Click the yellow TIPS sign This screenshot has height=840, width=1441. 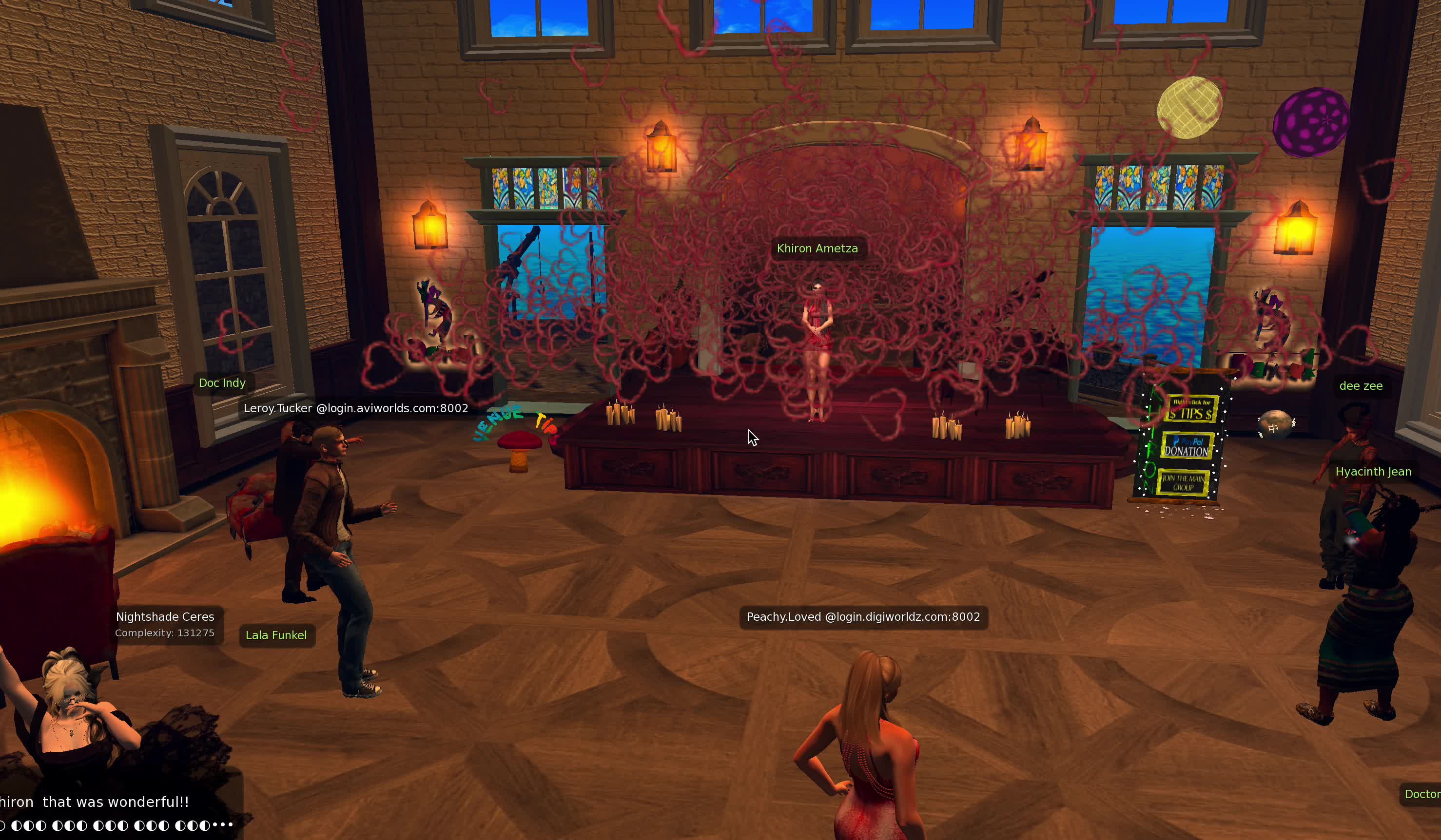1190,410
